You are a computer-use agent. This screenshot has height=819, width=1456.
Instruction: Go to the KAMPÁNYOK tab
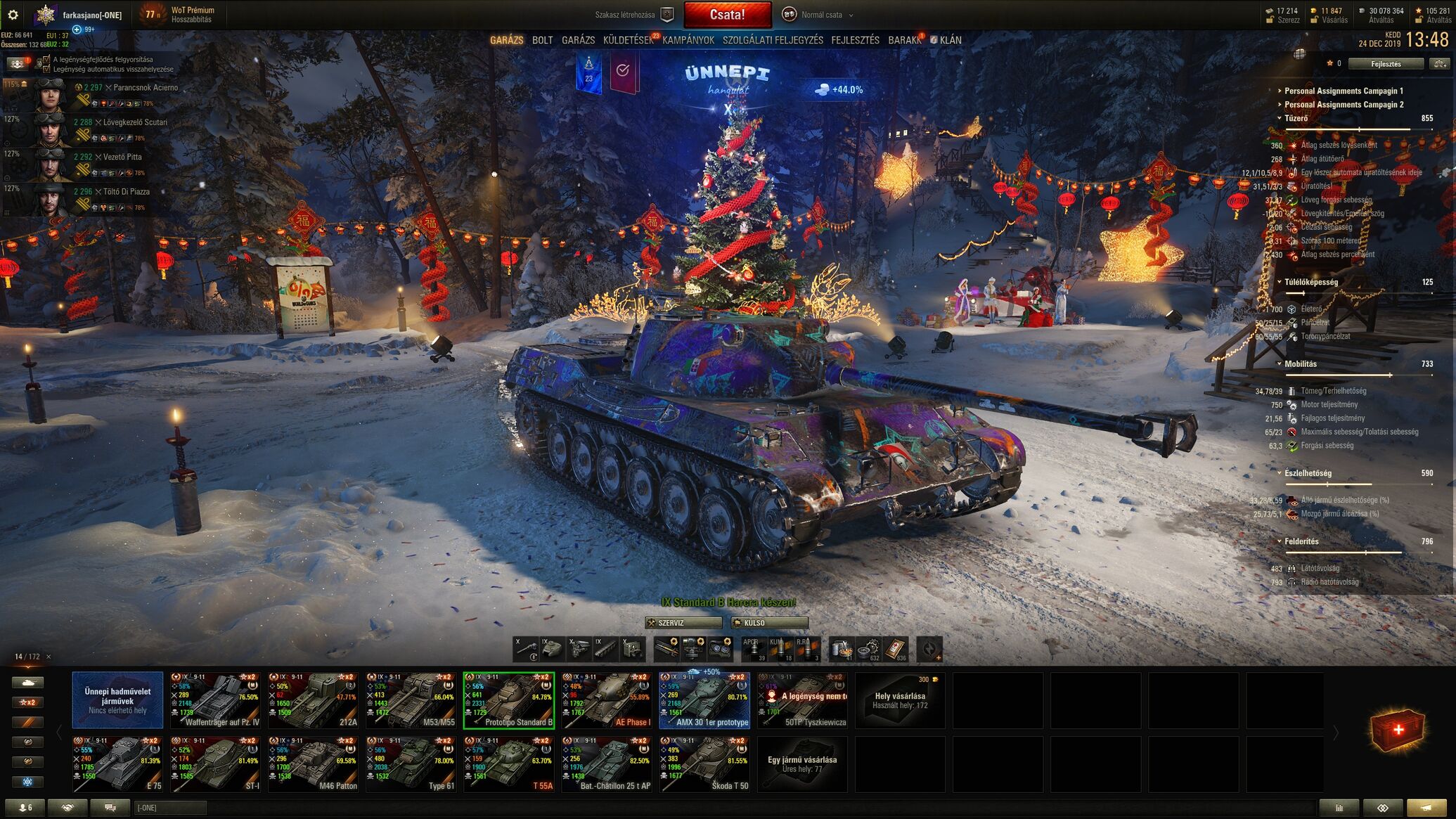point(688,40)
